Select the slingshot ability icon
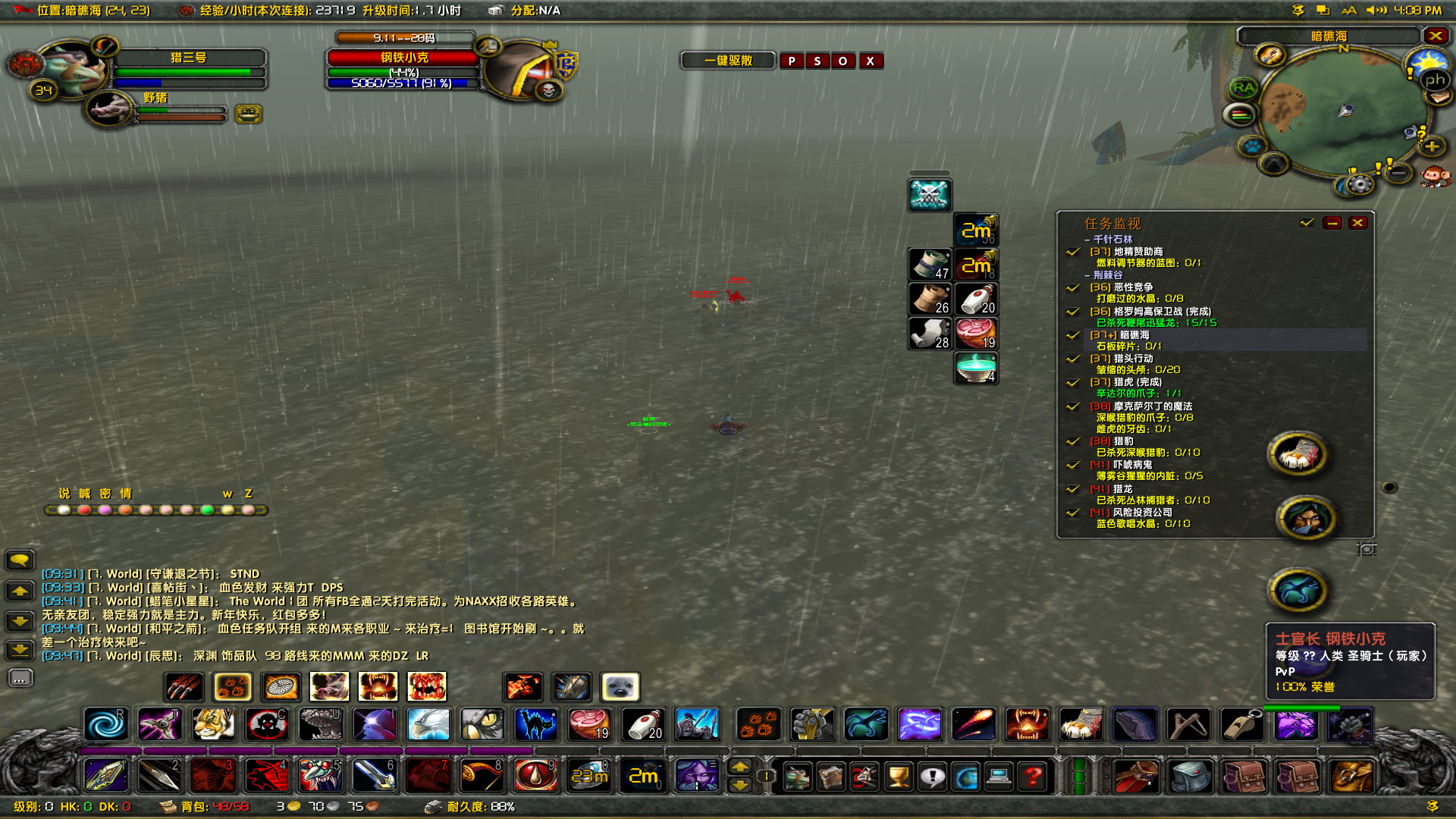1456x819 pixels. point(1188,724)
